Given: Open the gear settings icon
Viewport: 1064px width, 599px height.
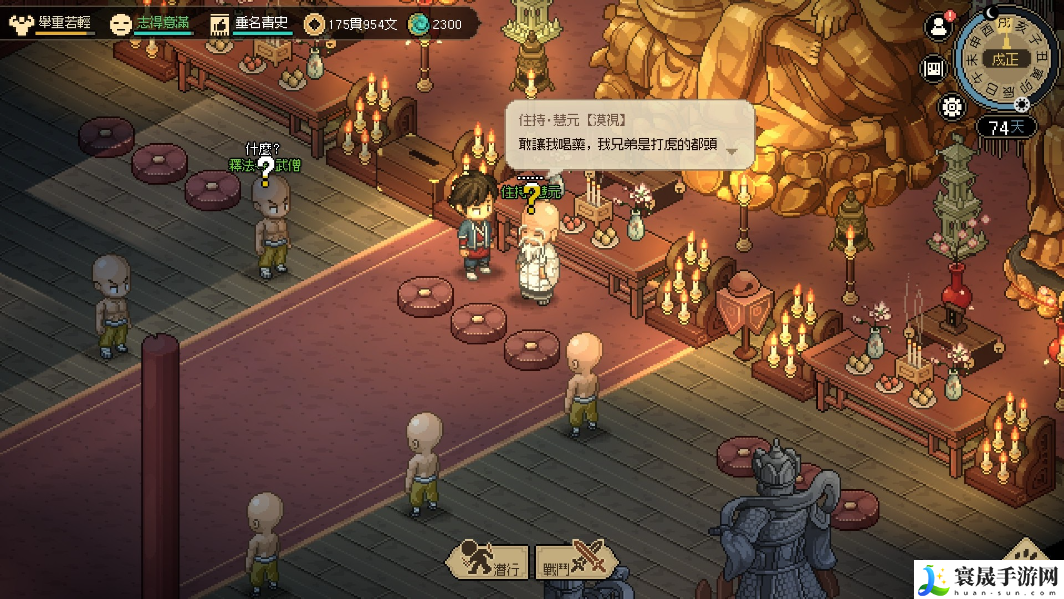Looking at the screenshot, I should (951, 106).
